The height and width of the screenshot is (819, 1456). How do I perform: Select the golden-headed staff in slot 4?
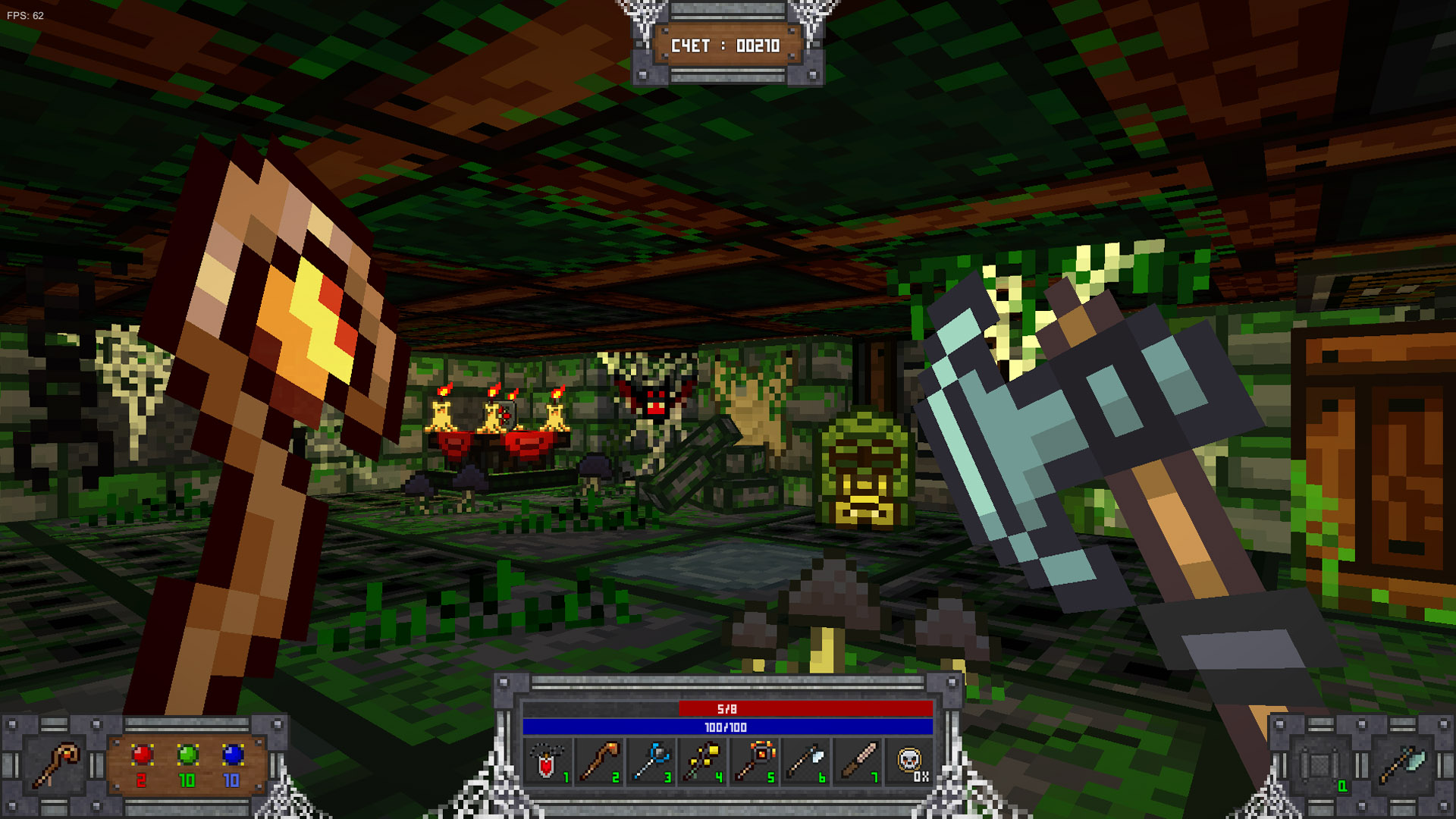click(703, 762)
